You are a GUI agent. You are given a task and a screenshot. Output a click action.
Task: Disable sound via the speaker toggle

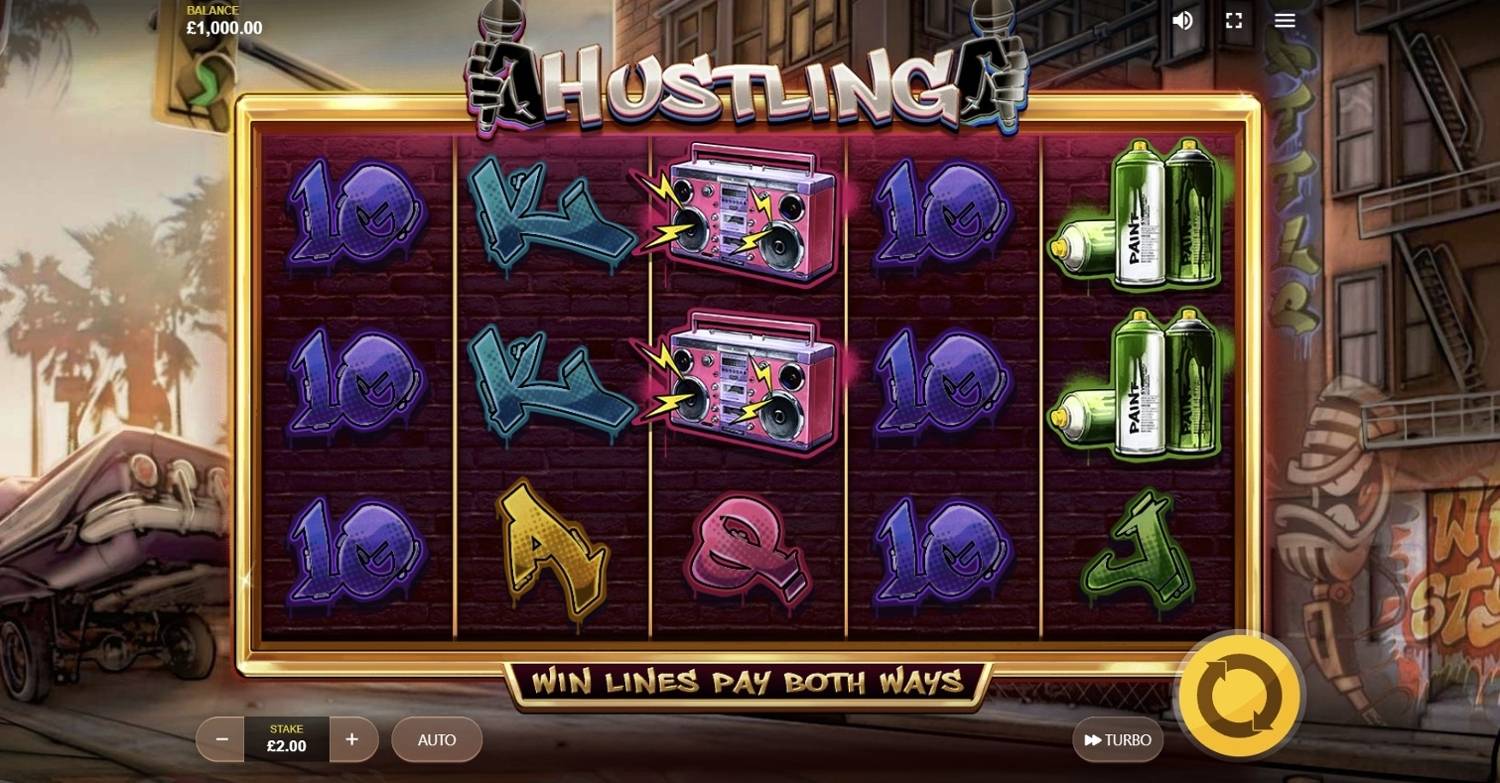point(1181,19)
